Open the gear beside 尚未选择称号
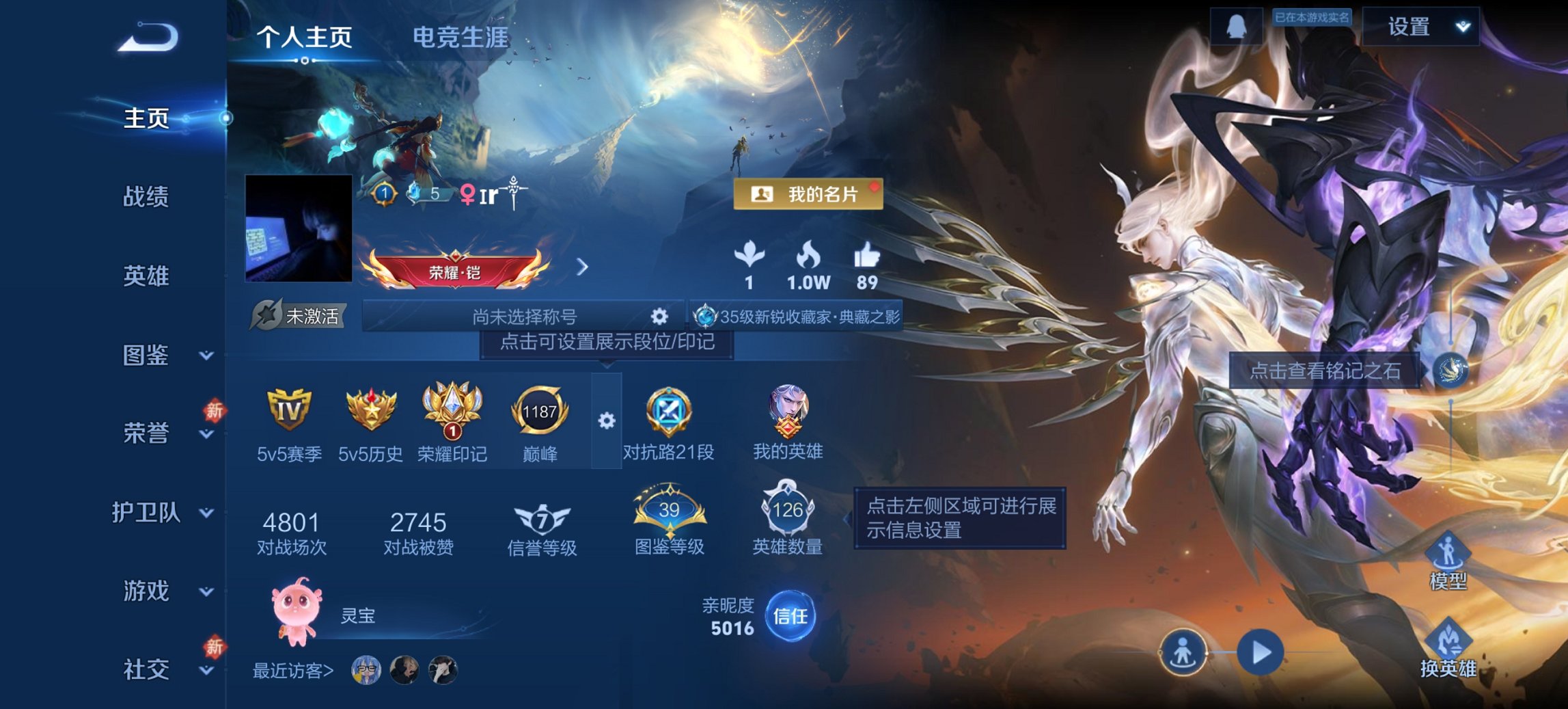This screenshot has width=1568, height=709. pyautogui.click(x=658, y=316)
